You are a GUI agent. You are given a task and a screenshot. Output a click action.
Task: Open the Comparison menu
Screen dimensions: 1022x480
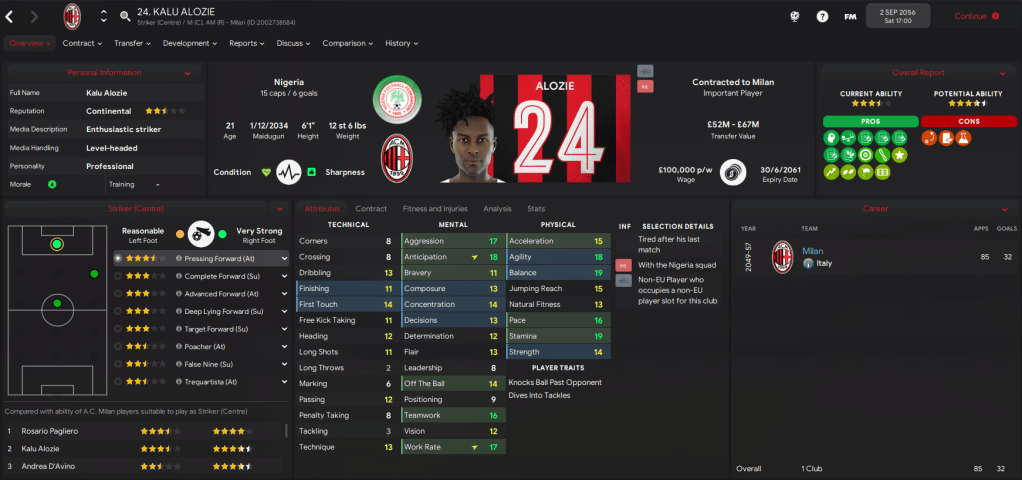pyautogui.click(x=347, y=43)
